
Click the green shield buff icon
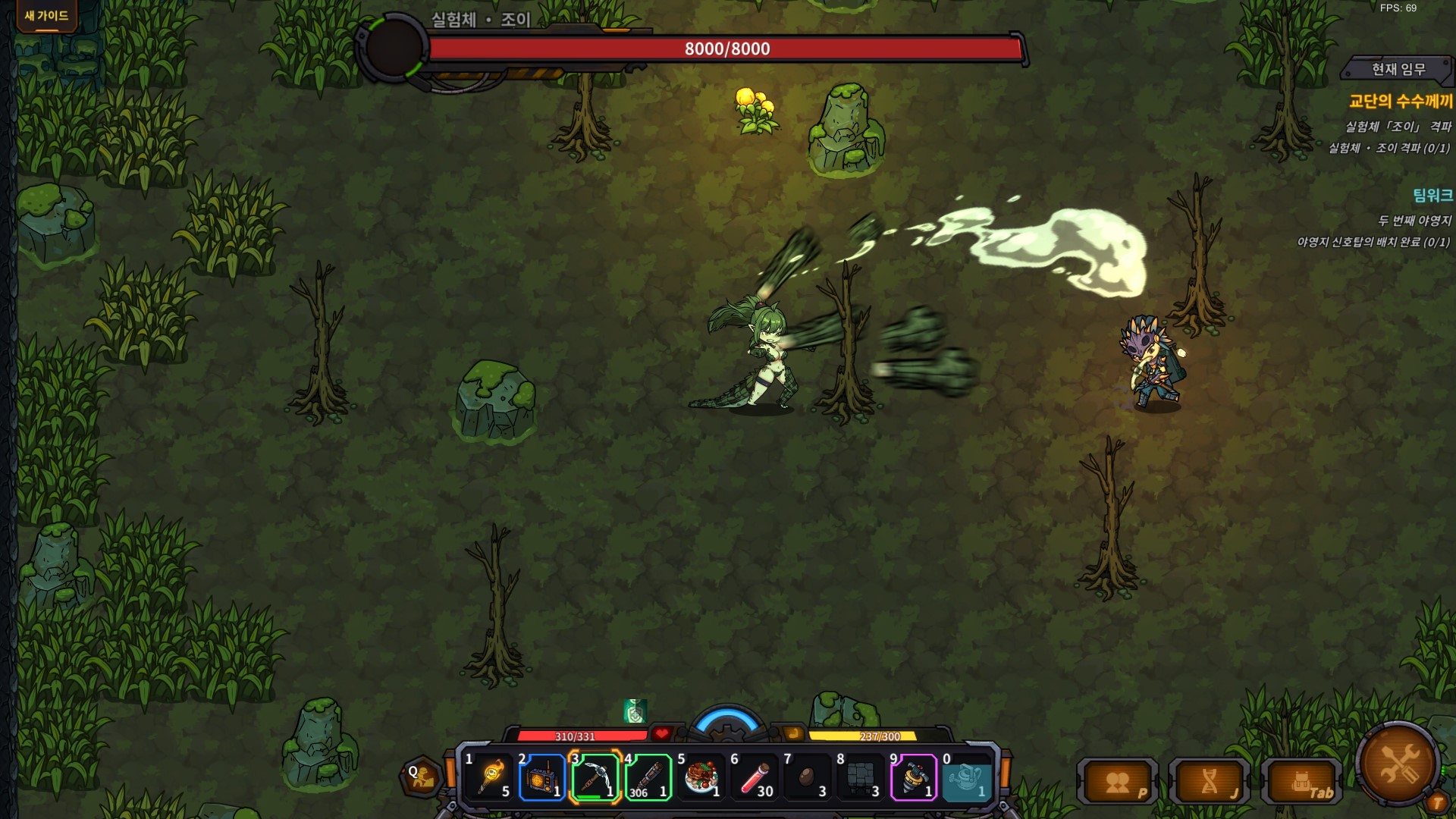(x=635, y=711)
